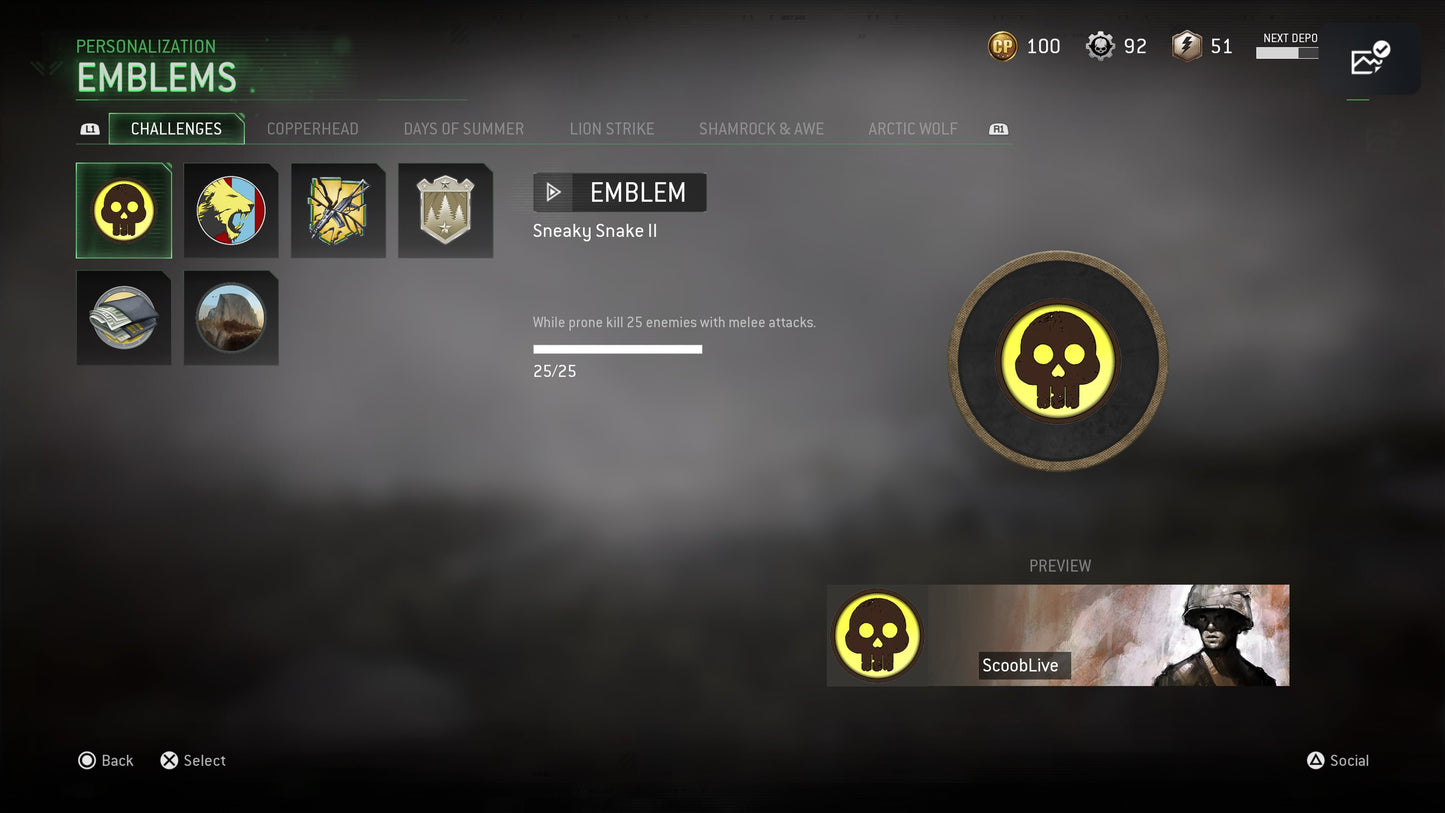Click the ScoobLive preview banner
The width and height of the screenshot is (1445, 813).
tap(1057, 635)
